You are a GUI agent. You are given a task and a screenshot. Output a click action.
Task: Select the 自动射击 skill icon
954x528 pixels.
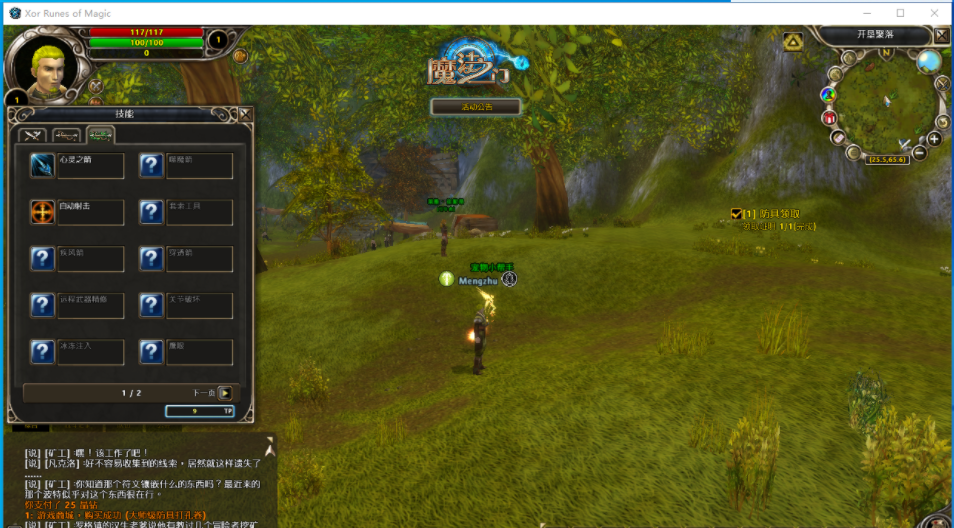click(42, 212)
